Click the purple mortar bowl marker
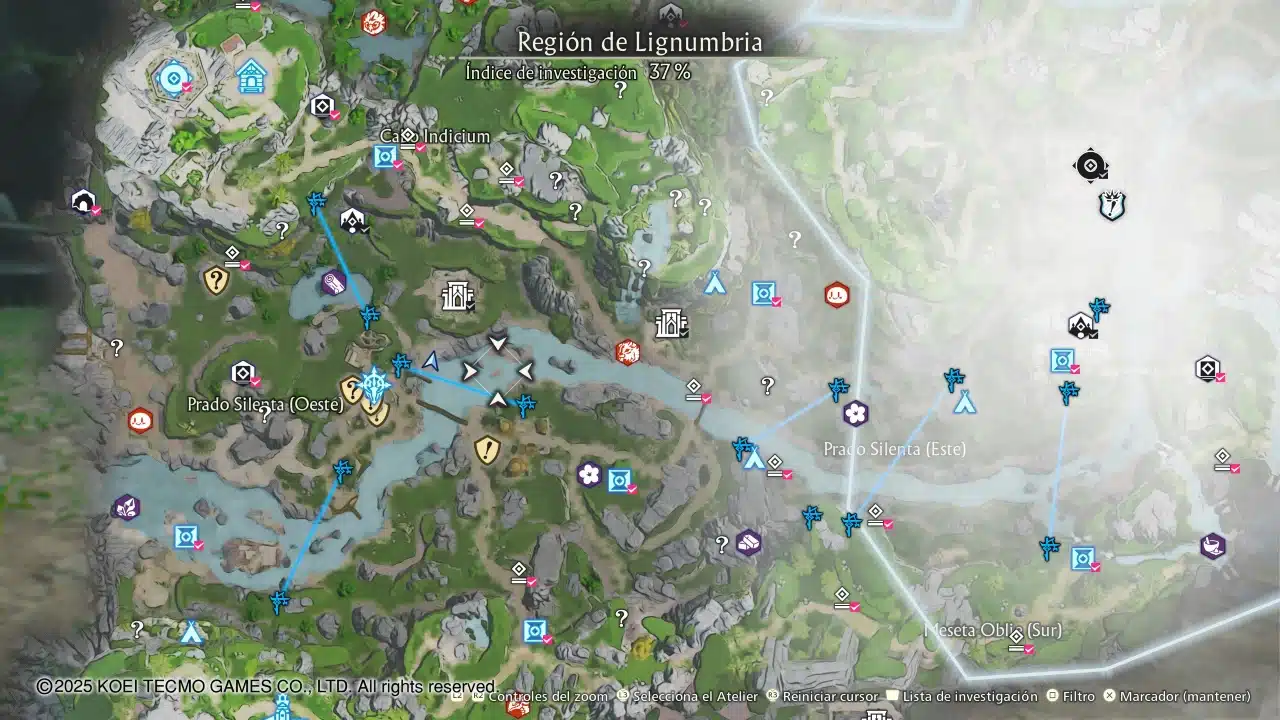The image size is (1280, 720). click(1213, 546)
